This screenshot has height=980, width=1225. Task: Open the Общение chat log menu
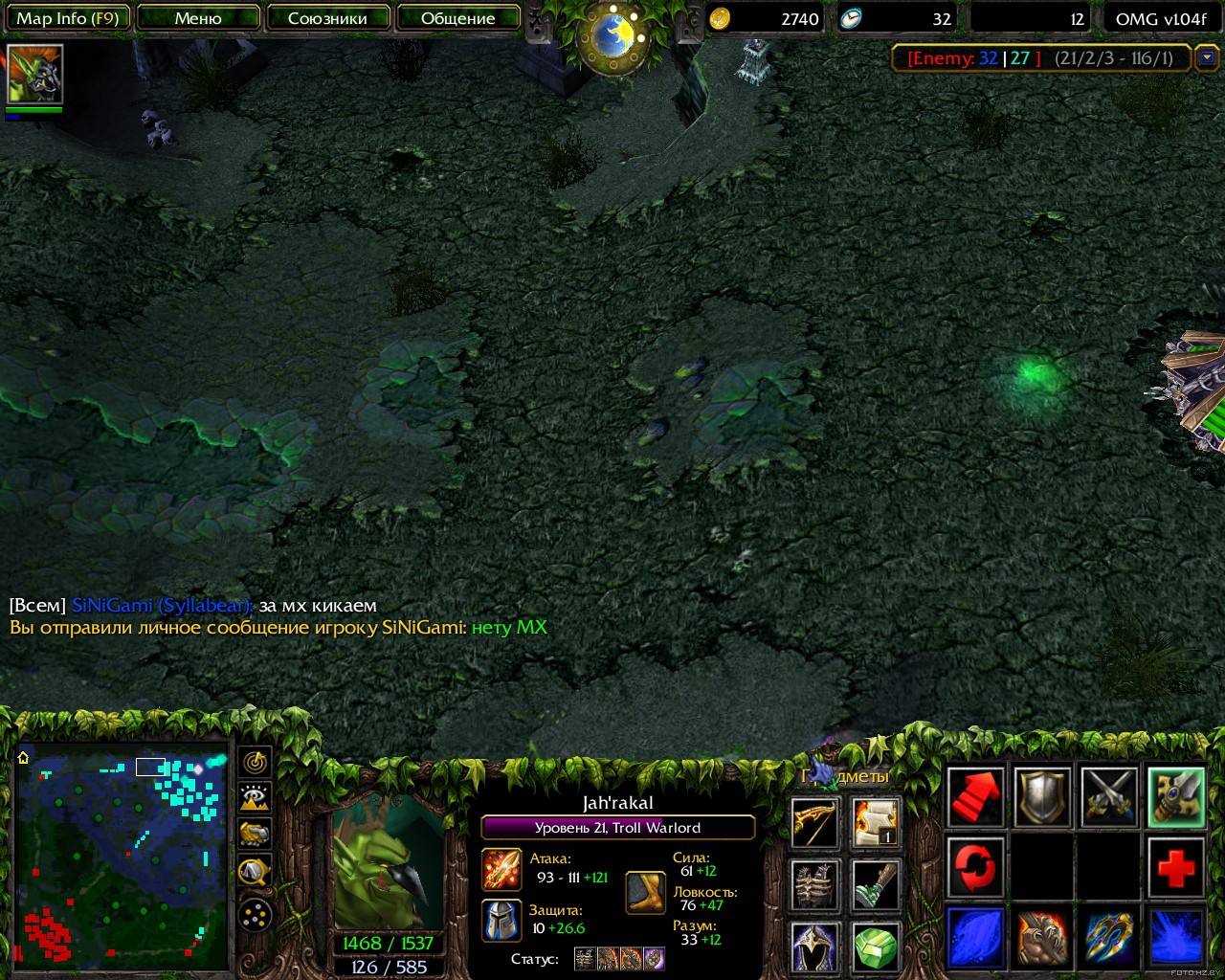[457, 18]
